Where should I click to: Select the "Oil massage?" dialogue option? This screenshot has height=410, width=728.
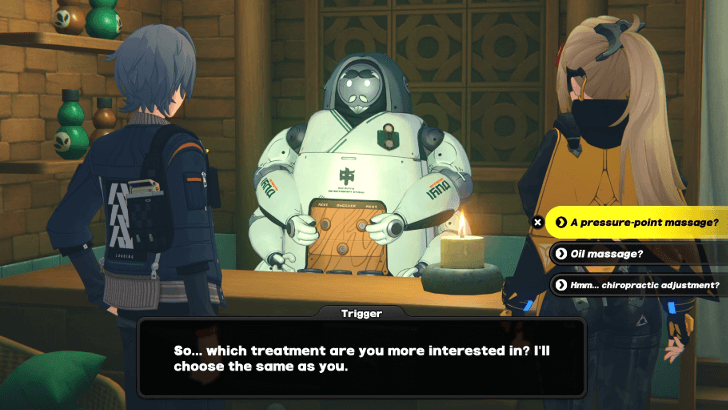point(610,253)
